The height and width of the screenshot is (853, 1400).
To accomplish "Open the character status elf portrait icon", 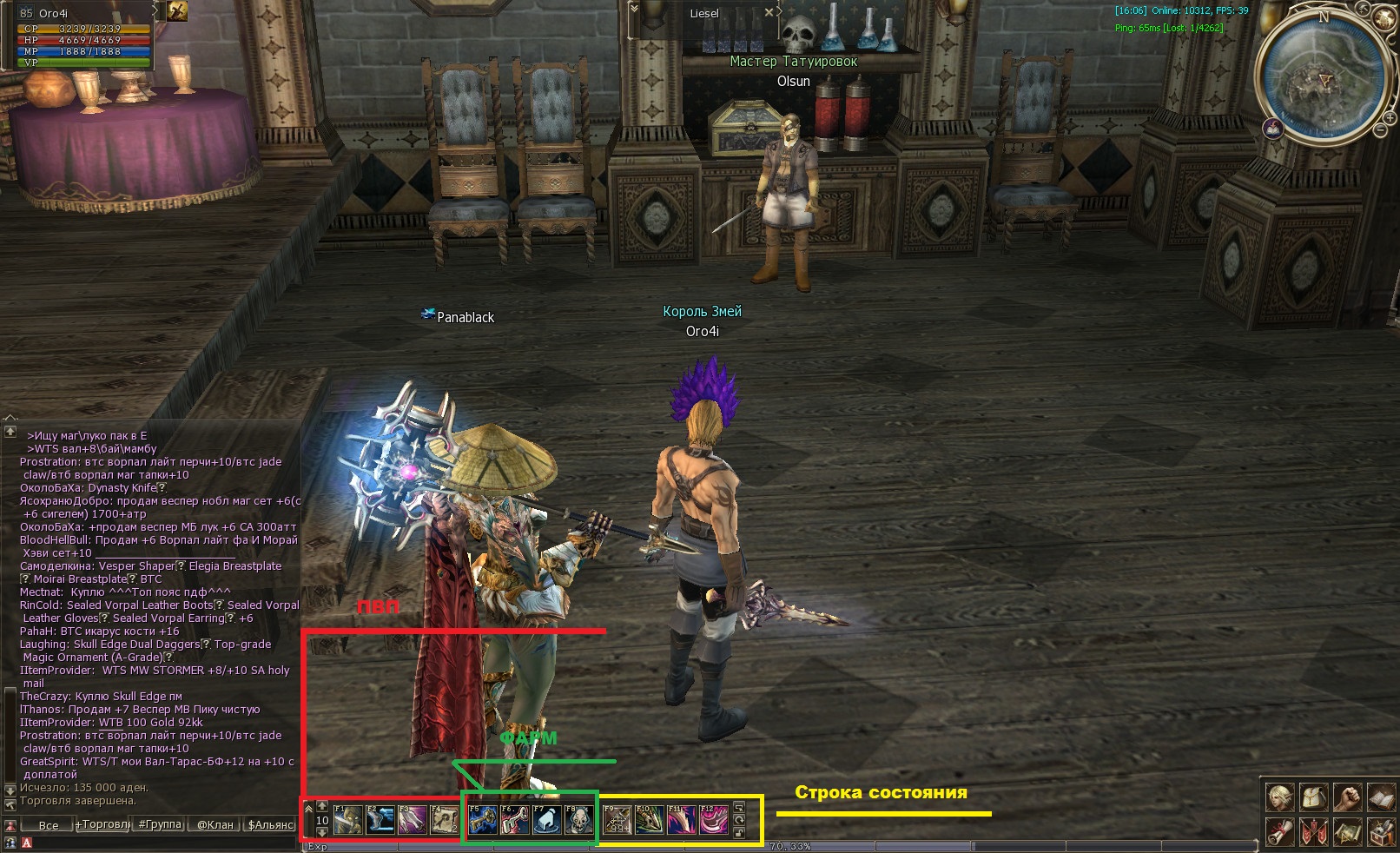I will [1279, 797].
